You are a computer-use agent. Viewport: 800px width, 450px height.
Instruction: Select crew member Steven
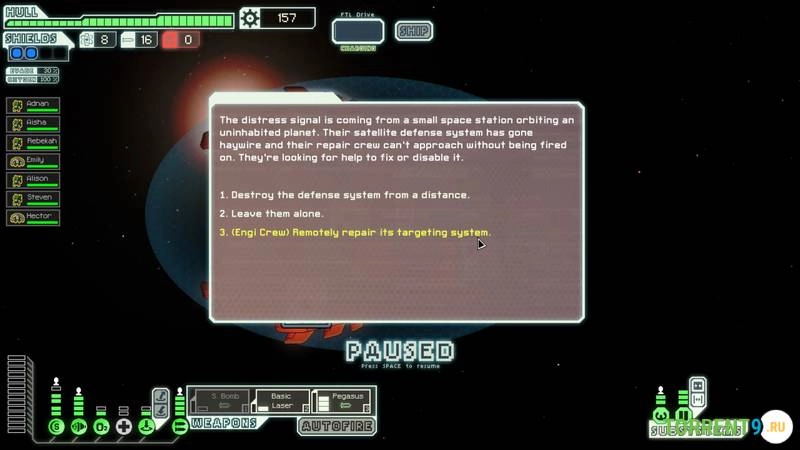coord(33,199)
